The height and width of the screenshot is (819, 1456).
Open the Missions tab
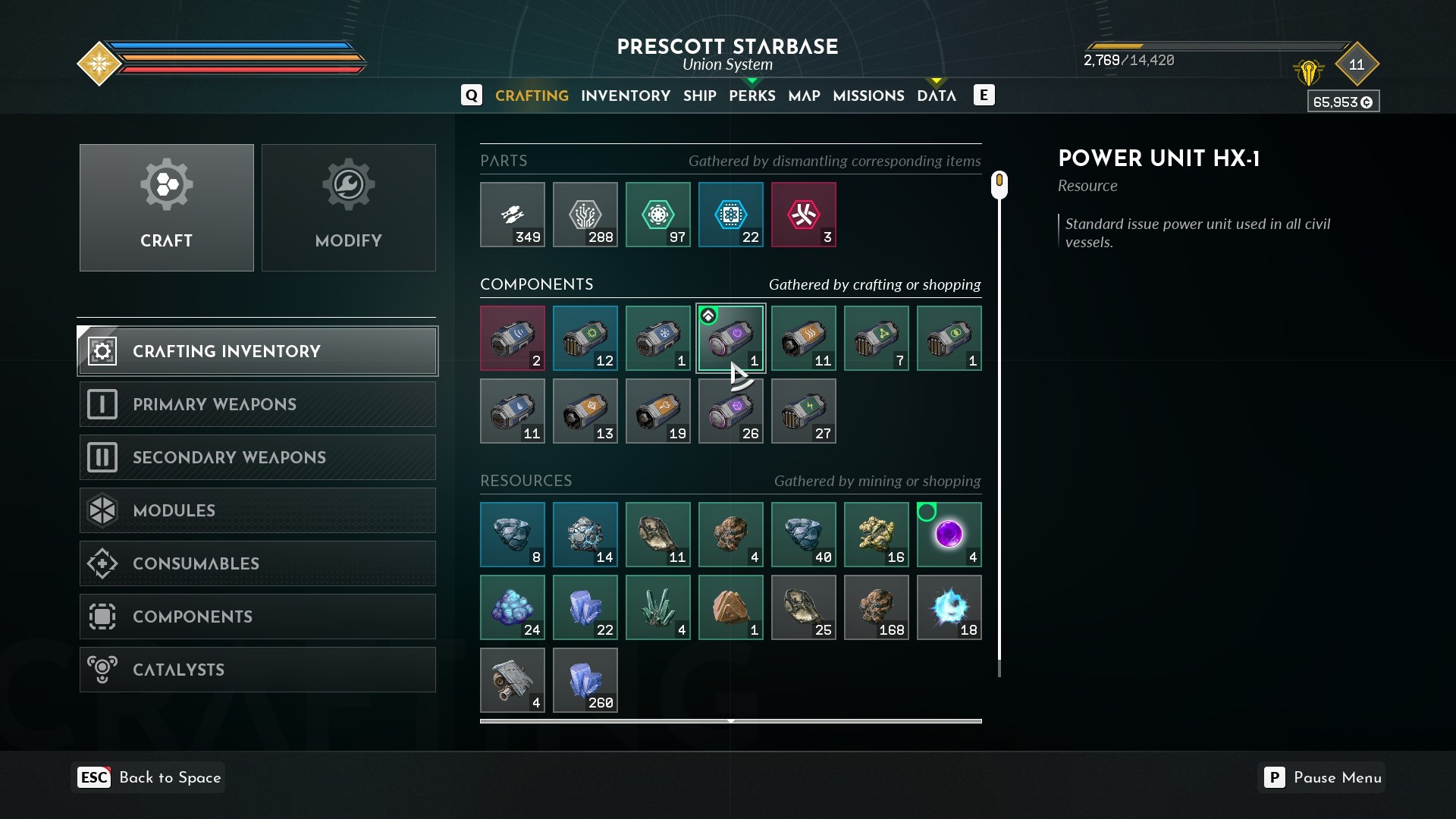click(x=868, y=96)
